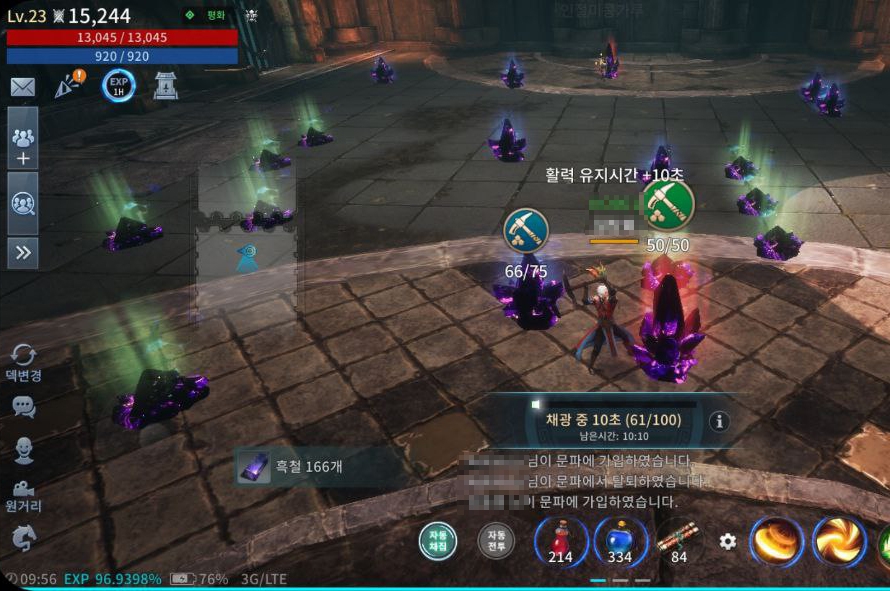Use the red health potion slot
The image size is (890, 591).
560,541
